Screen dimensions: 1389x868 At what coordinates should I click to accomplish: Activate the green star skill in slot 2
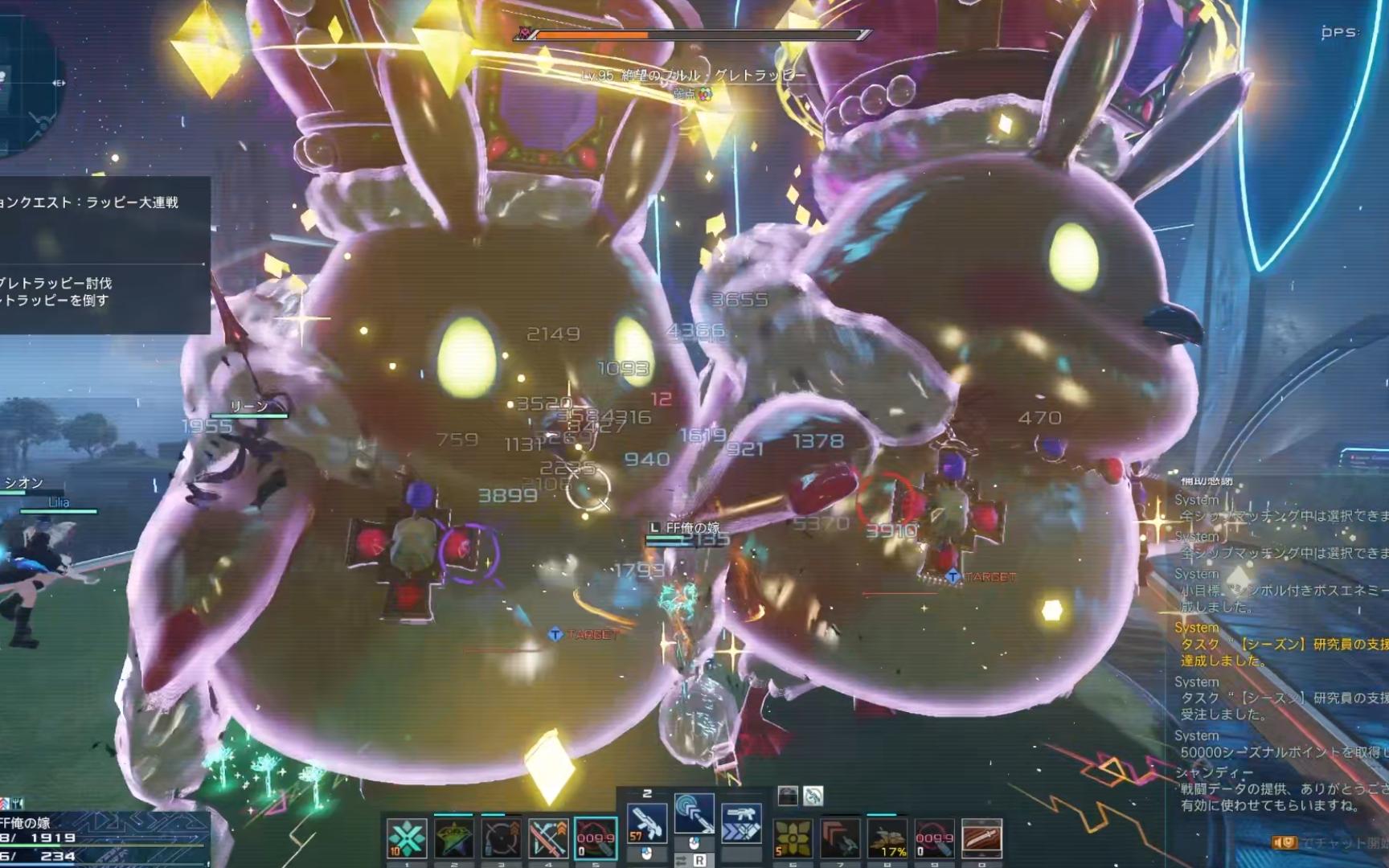click(453, 838)
